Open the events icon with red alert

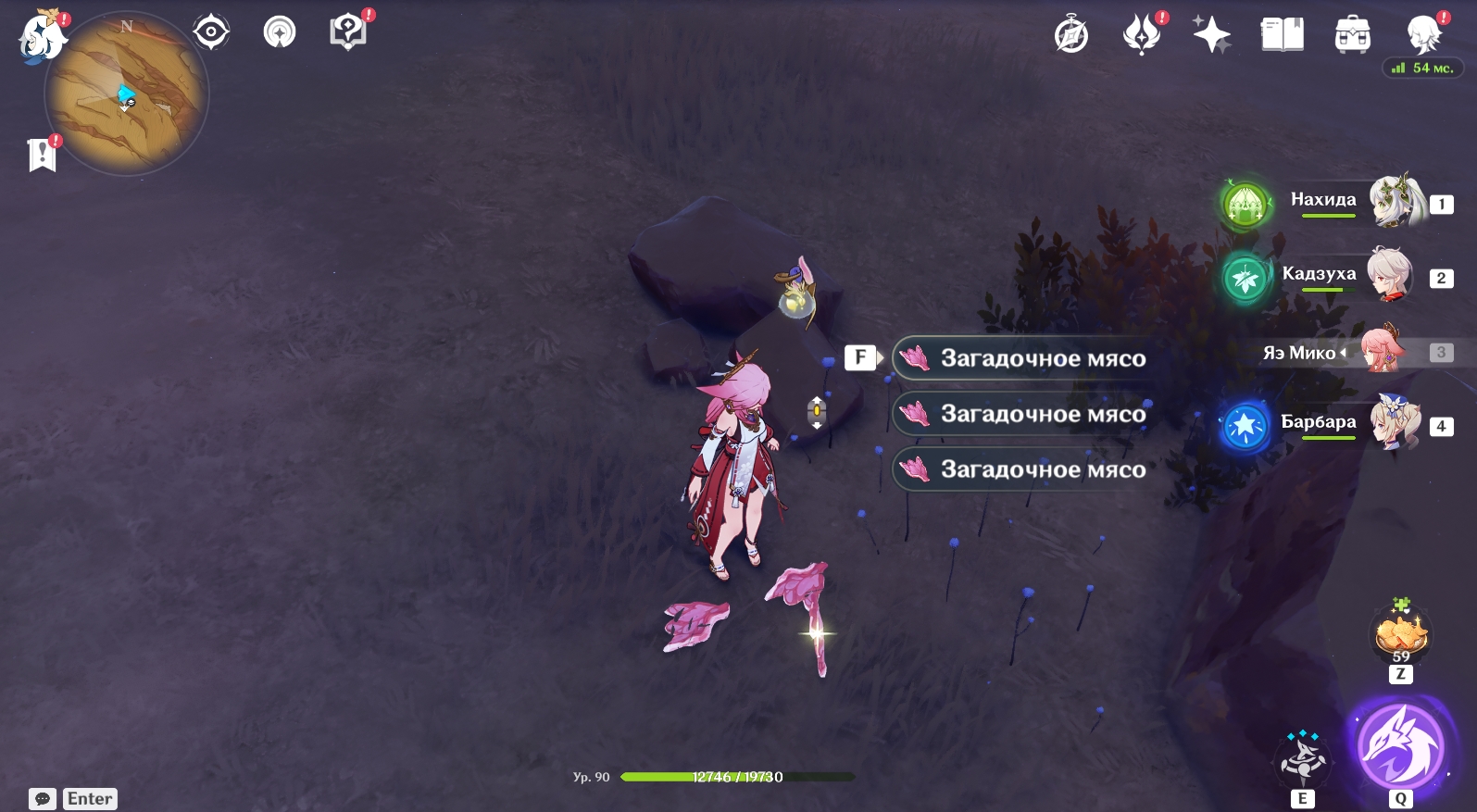point(1142,35)
